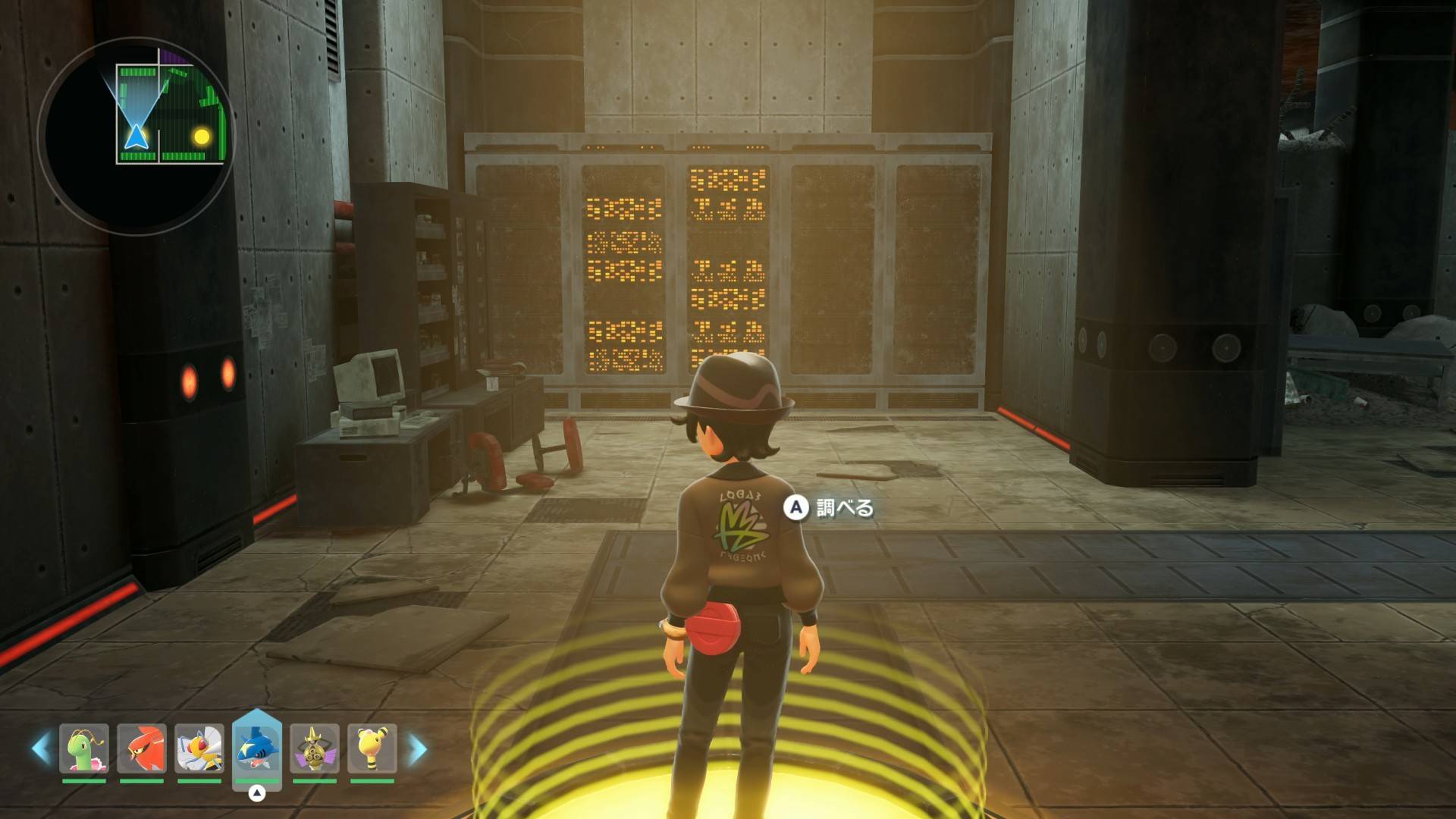This screenshot has height=819, width=1456.
Task: Switch to Aegislash in the party
Action: click(315, 748)
